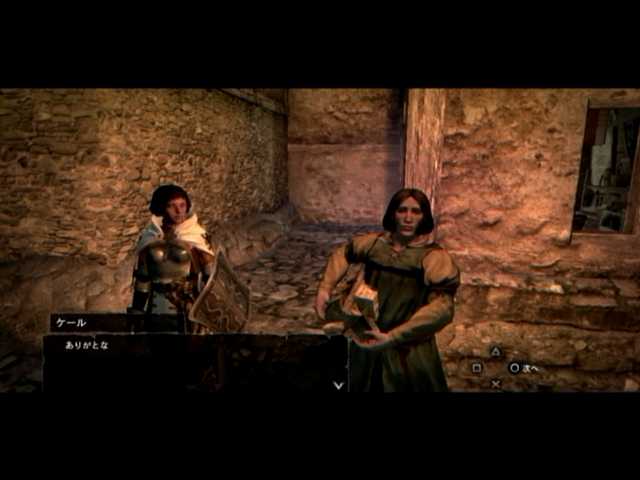Click the ありがとな dialogue text box
Image resolution: width=640 pixels, height=480 pixels.
pos(194,362)
